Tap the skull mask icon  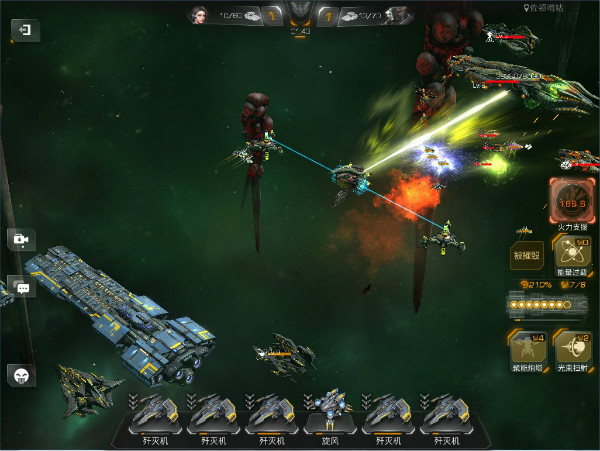[22, 375]
